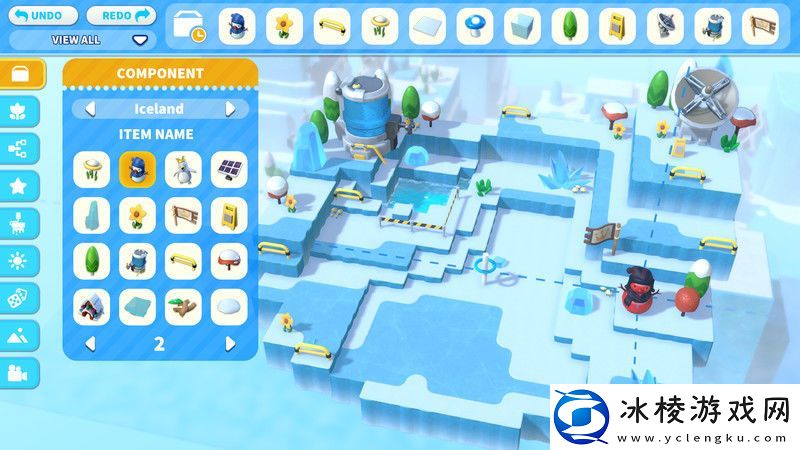Open the video camera tab
Viewport: 800px width, 450px height.
[20, 372]
